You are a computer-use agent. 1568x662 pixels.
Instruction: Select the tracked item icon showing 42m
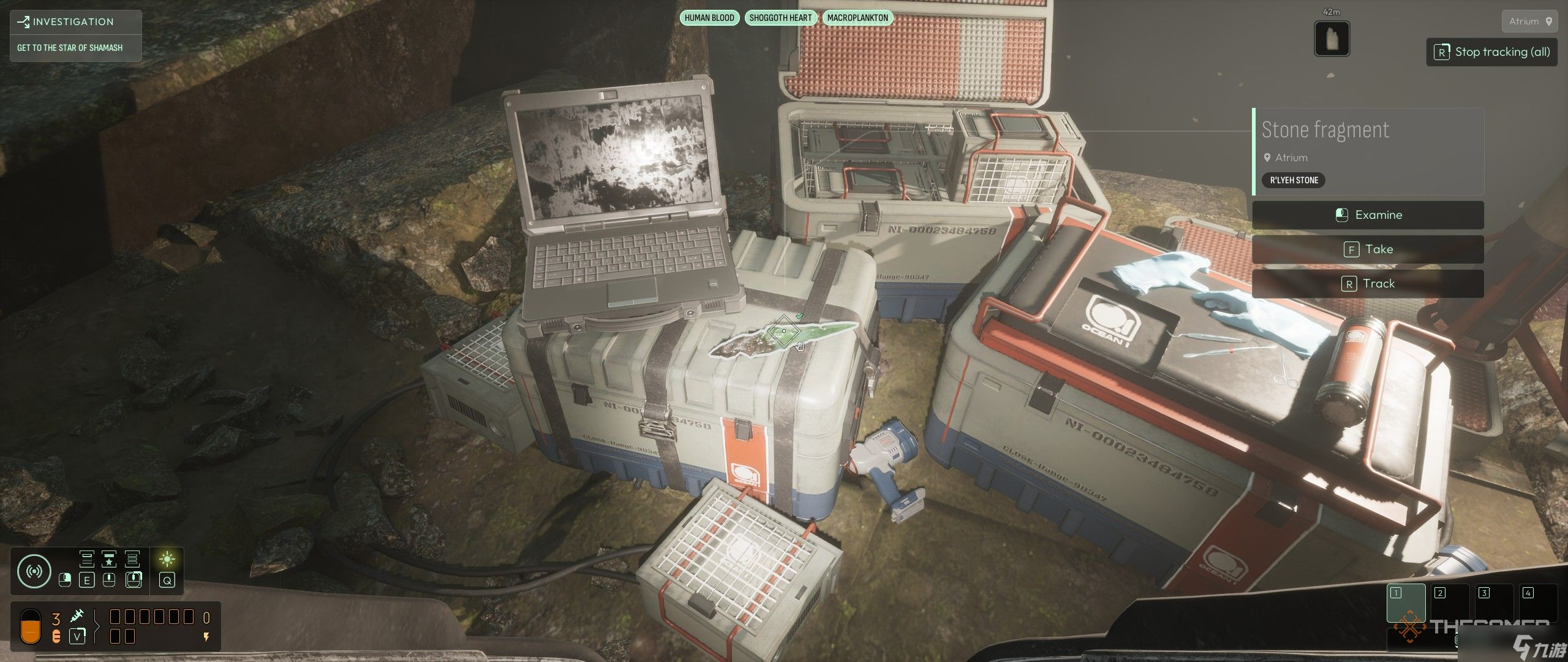pos(1332,38)
